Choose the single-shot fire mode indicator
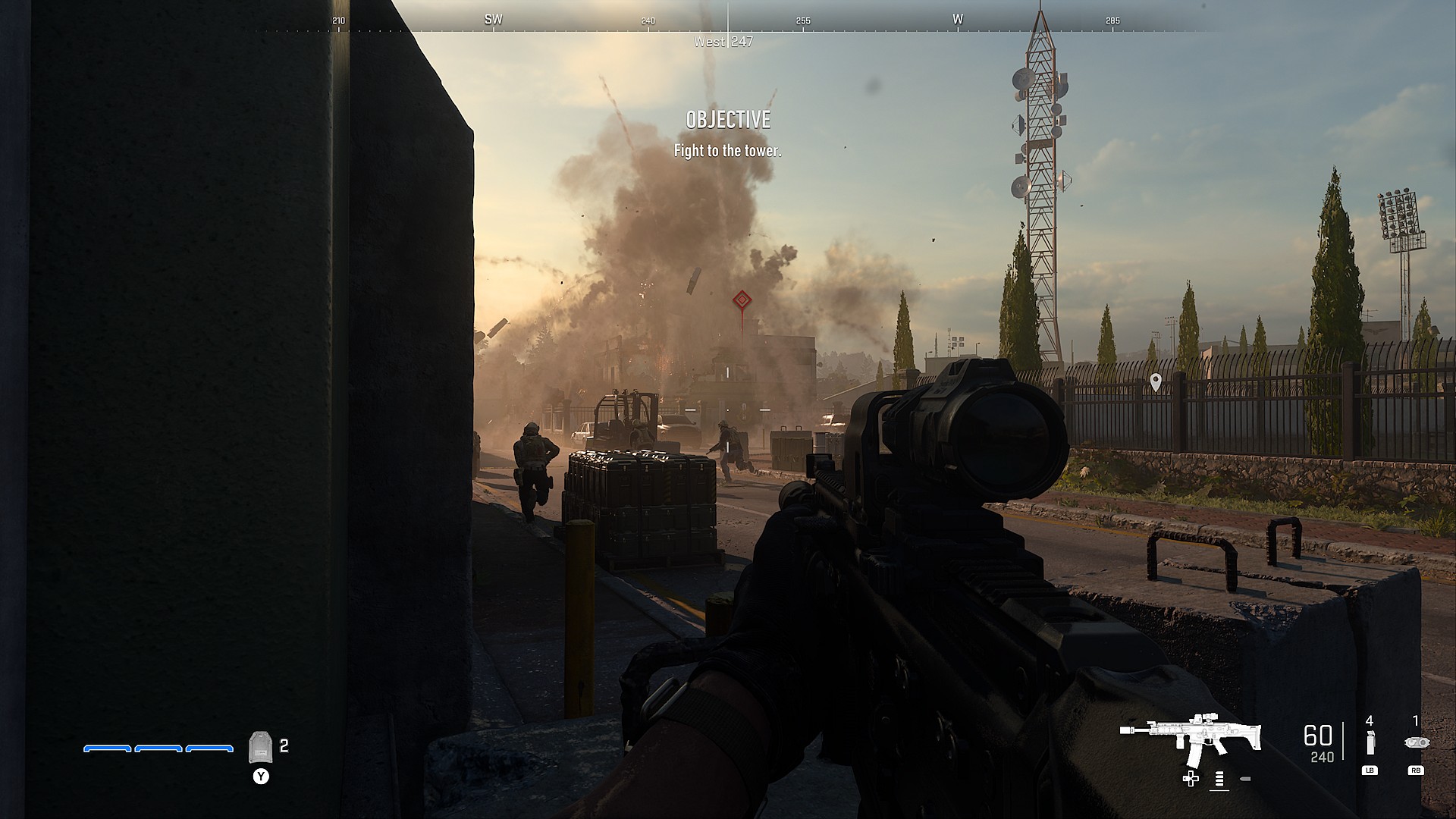Viewport: 1456px width, 819px height. click(1244, 779)
